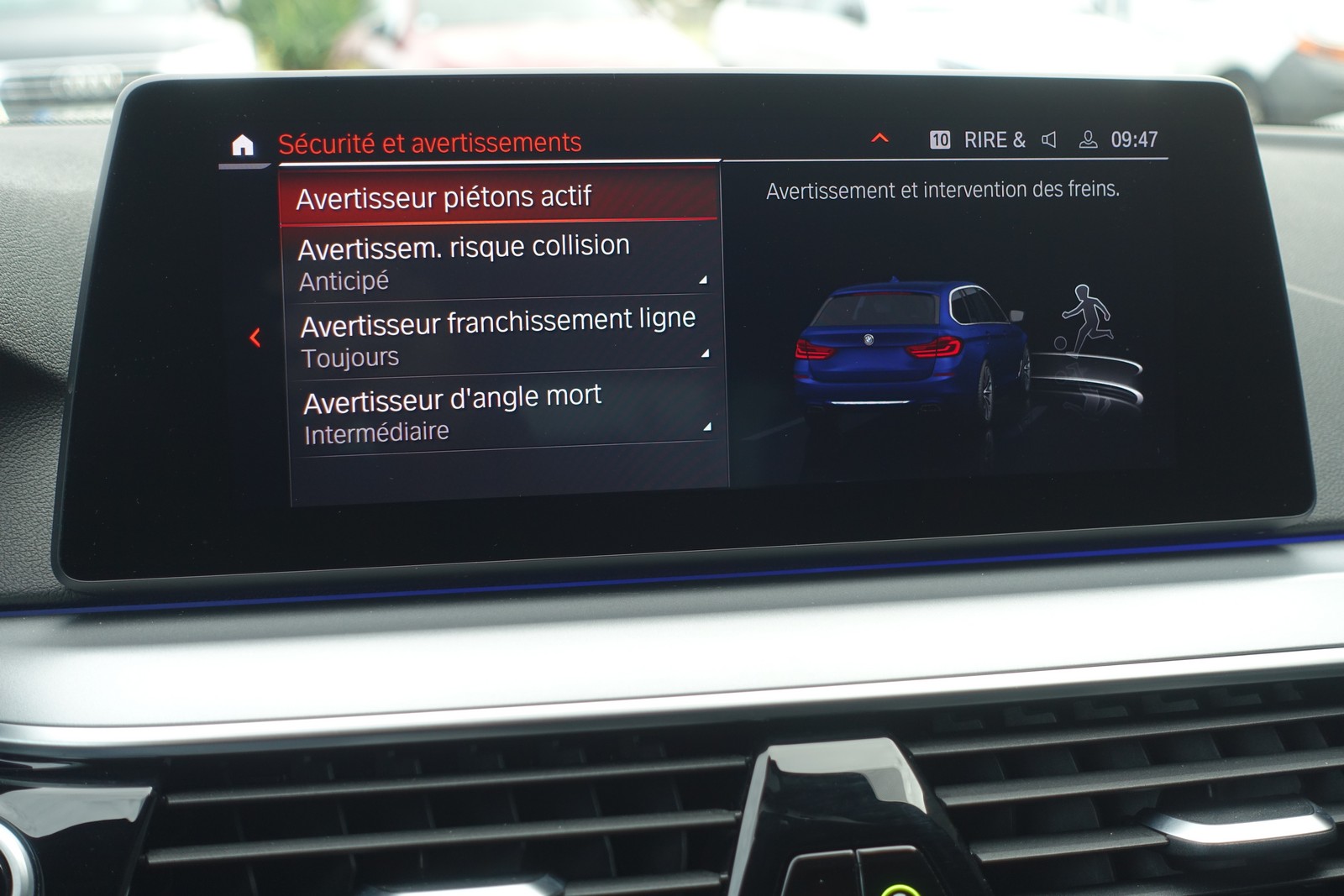
Task: Open Avertissem. risque collision setting
Action: pos(501,261)
